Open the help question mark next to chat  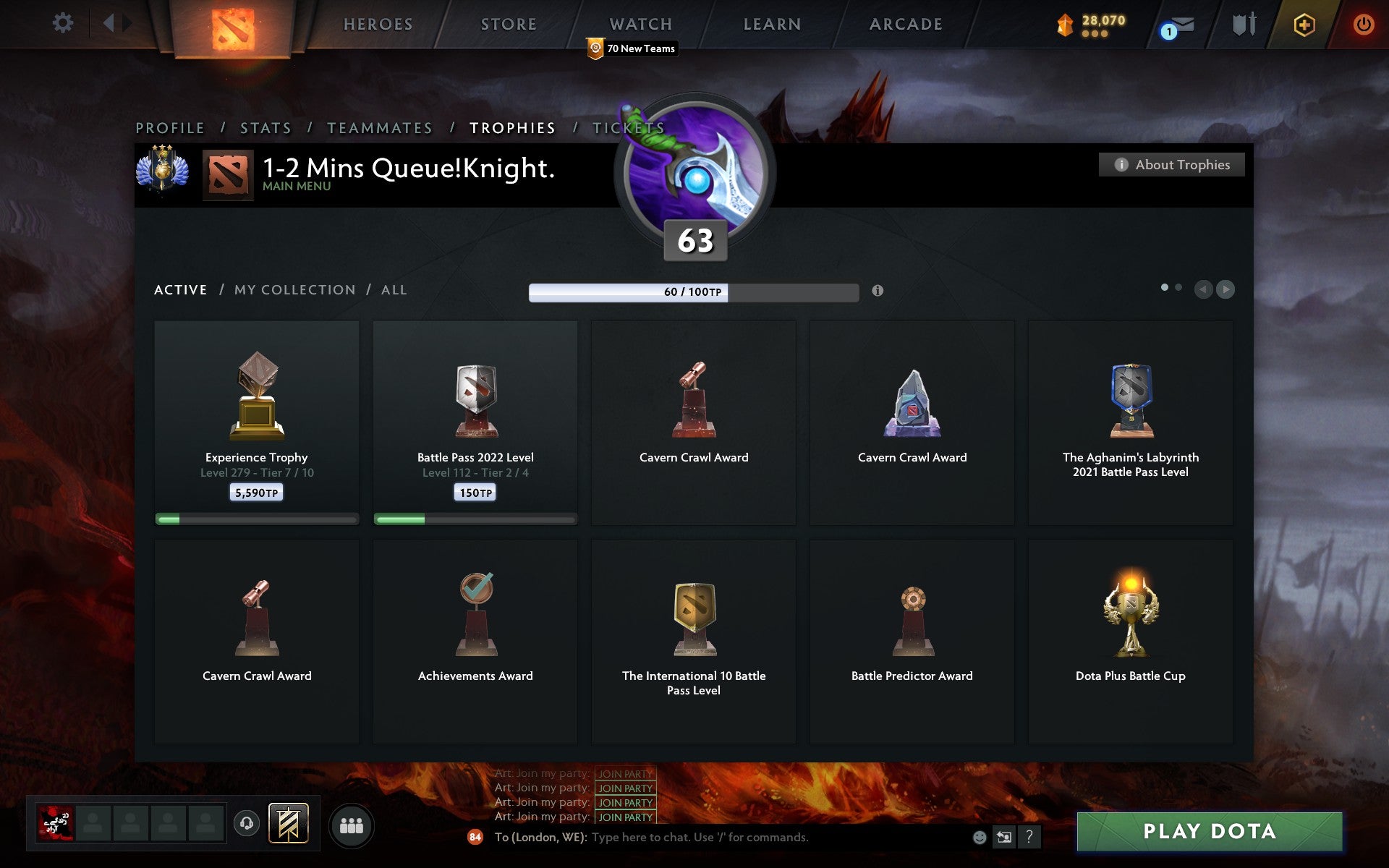1030,838
